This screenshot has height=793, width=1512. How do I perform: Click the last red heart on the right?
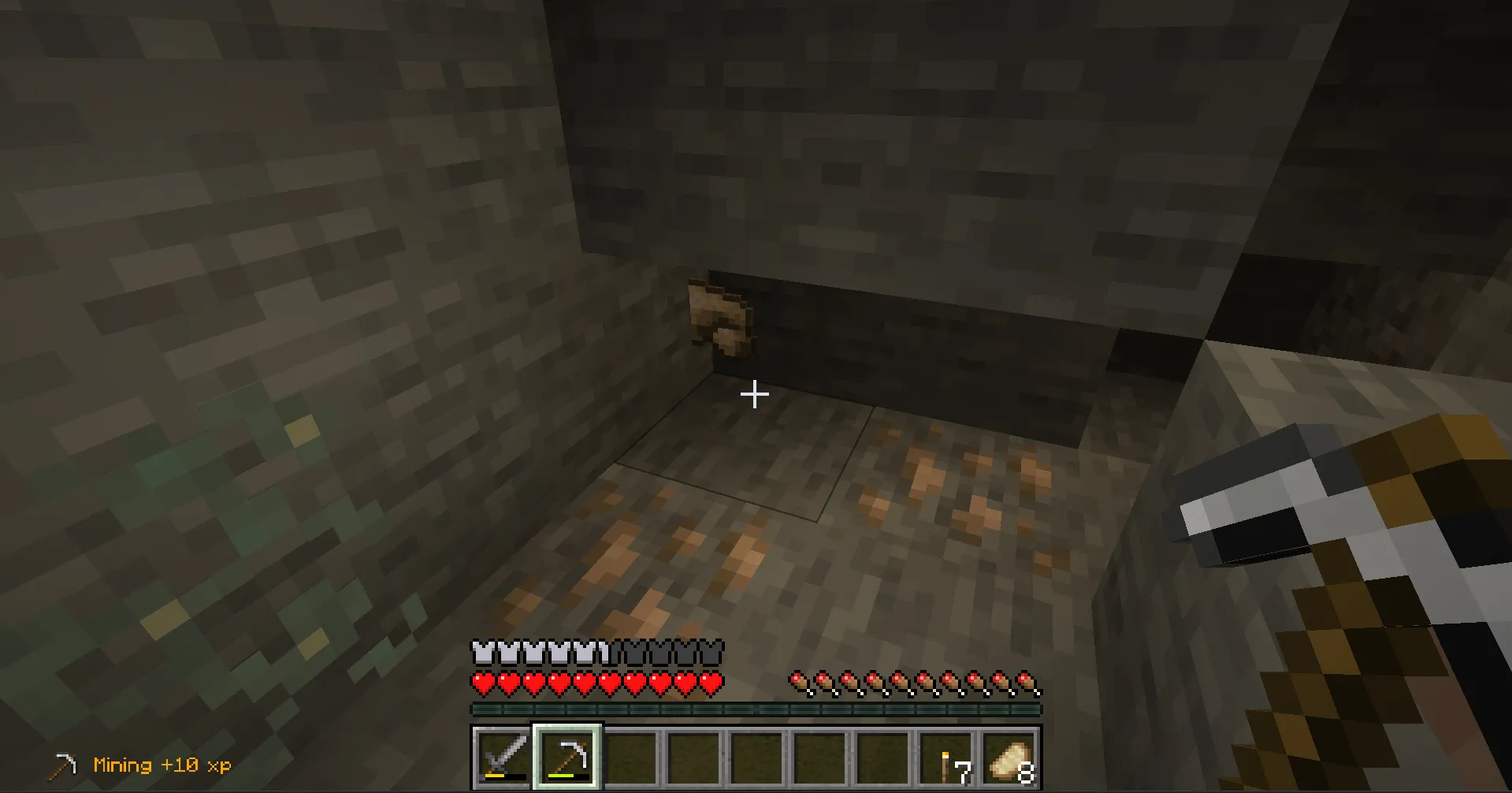[x=708, y=683]
